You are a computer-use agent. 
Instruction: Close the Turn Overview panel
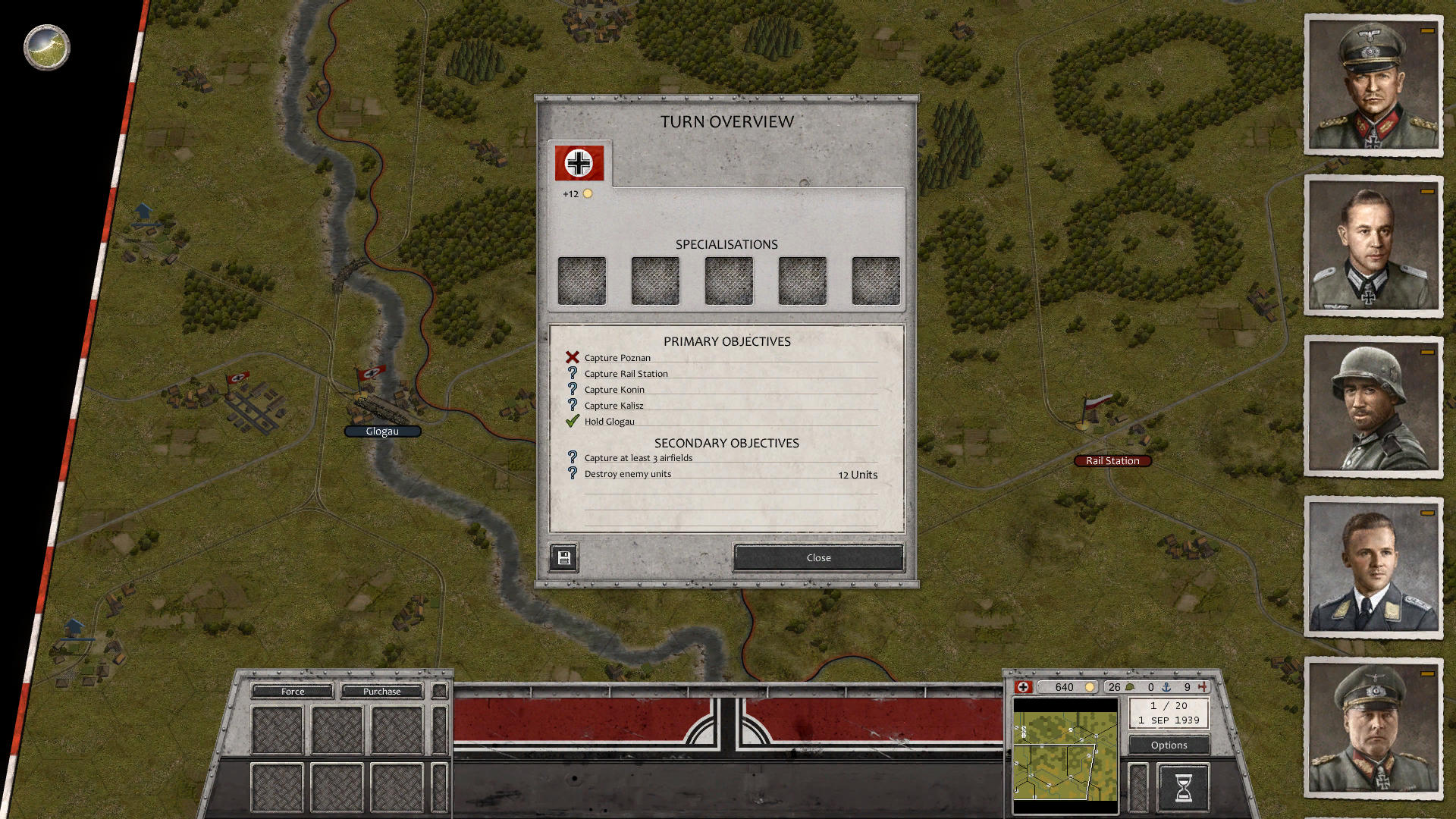pyautogui.click(x=817, y=557)
